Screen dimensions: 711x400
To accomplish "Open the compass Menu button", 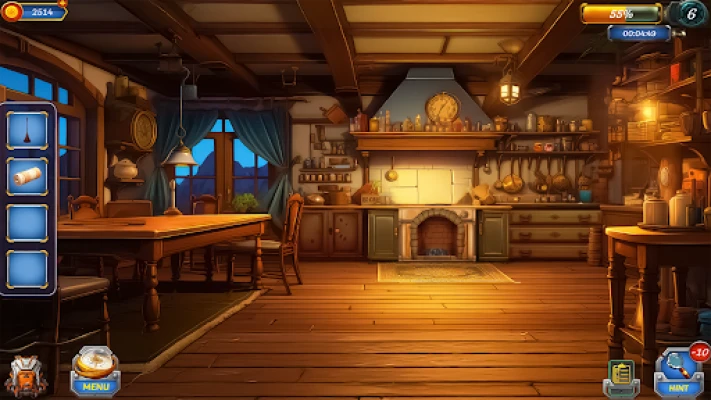I will [96, 371].
